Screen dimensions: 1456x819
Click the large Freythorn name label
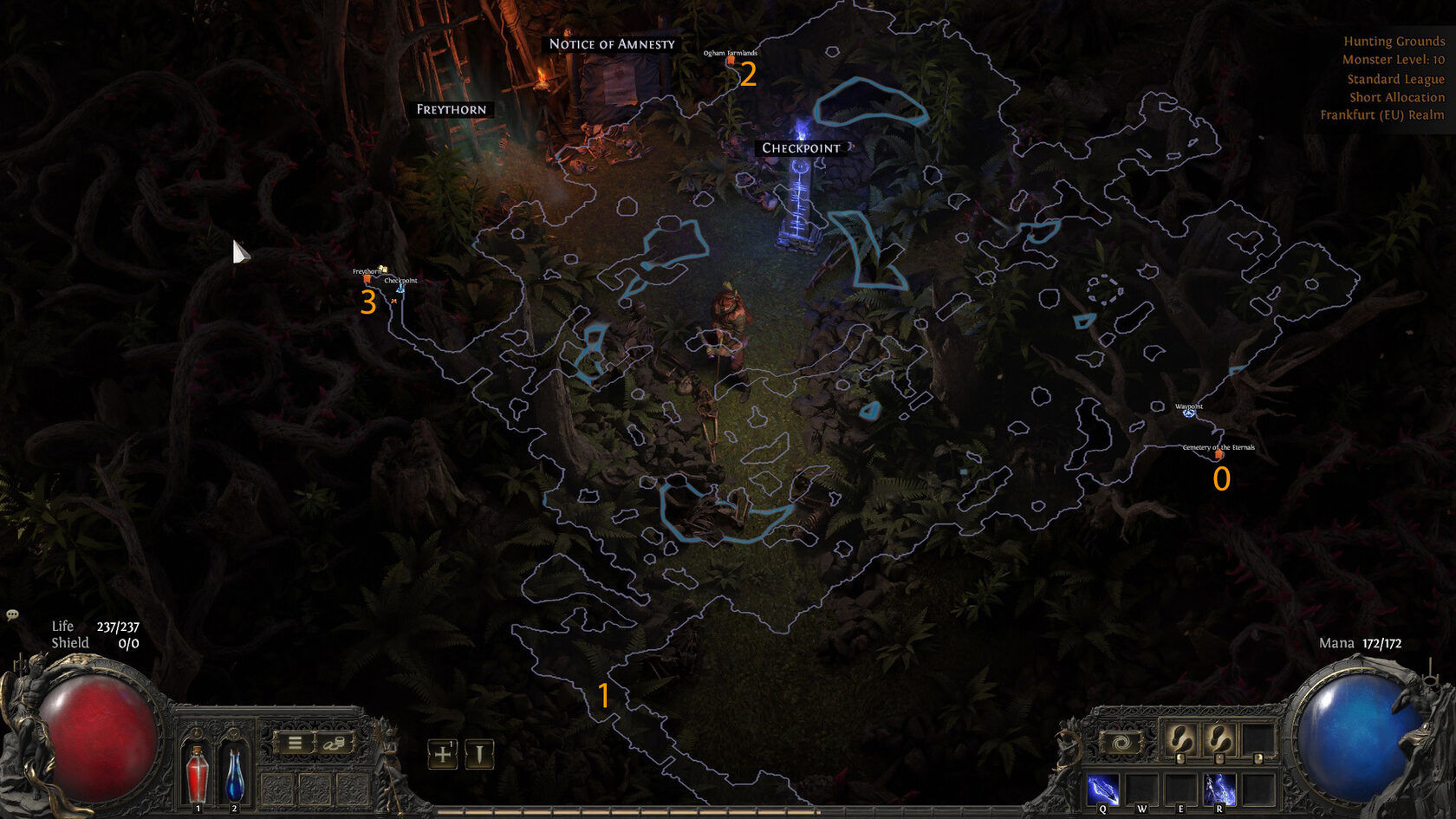pyautogui.click(x=452, y=109)
